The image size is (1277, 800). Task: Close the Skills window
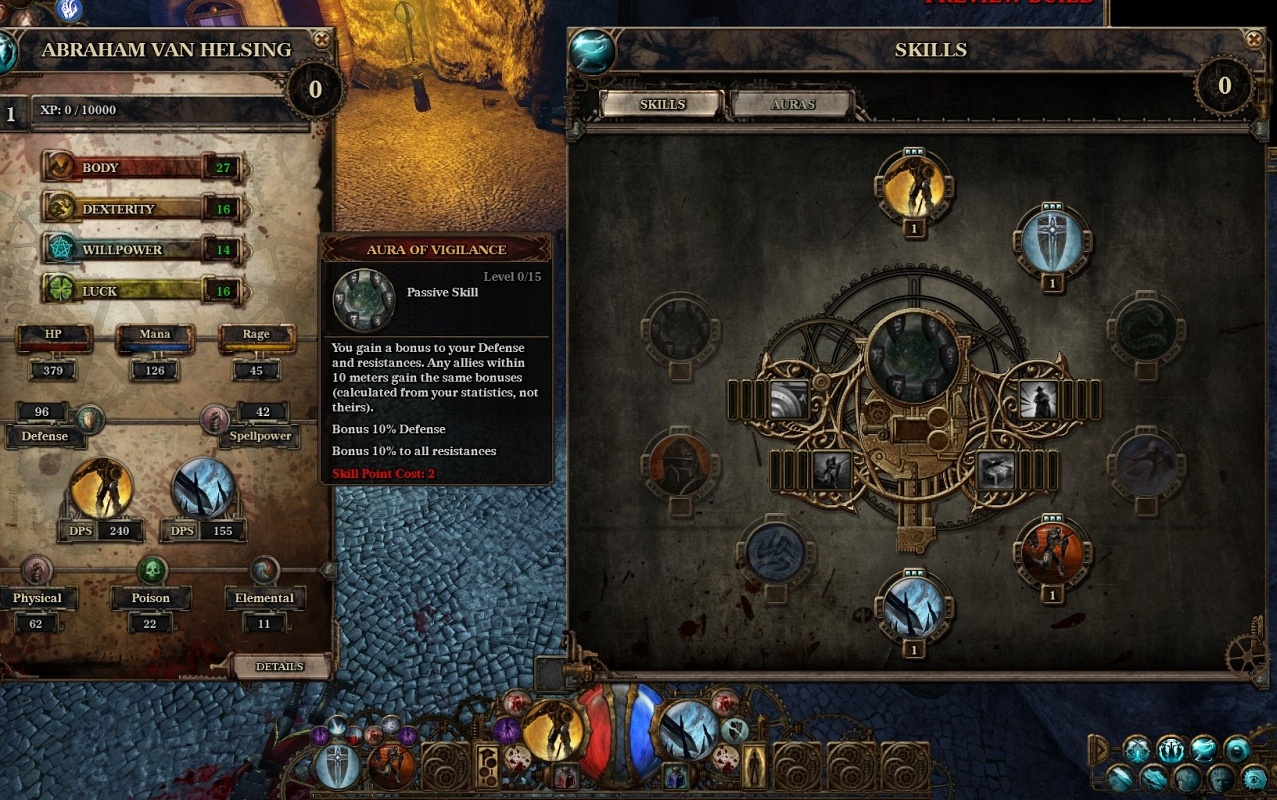click(x=1254, y=39)
